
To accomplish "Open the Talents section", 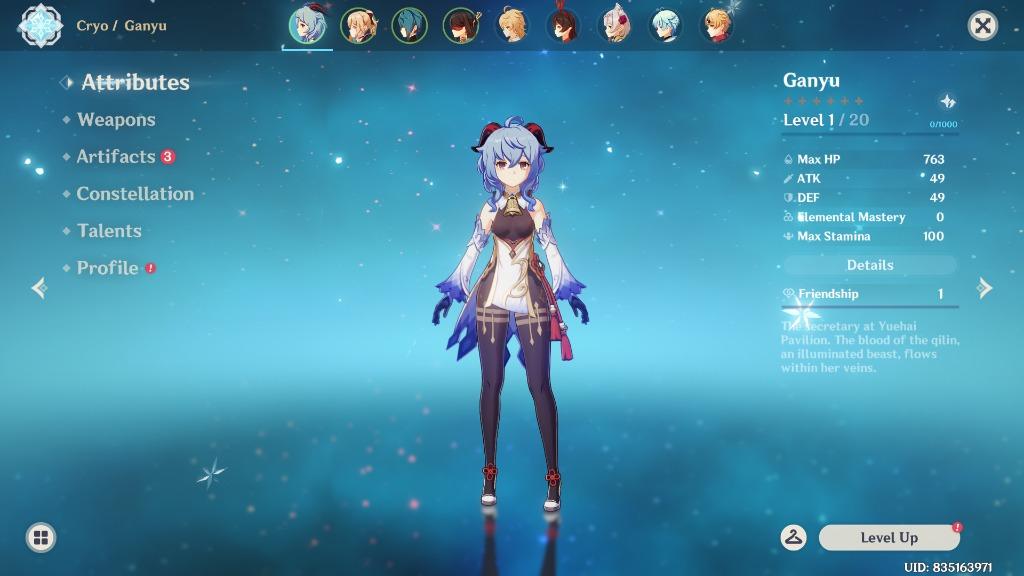I will tap(109, 231).
